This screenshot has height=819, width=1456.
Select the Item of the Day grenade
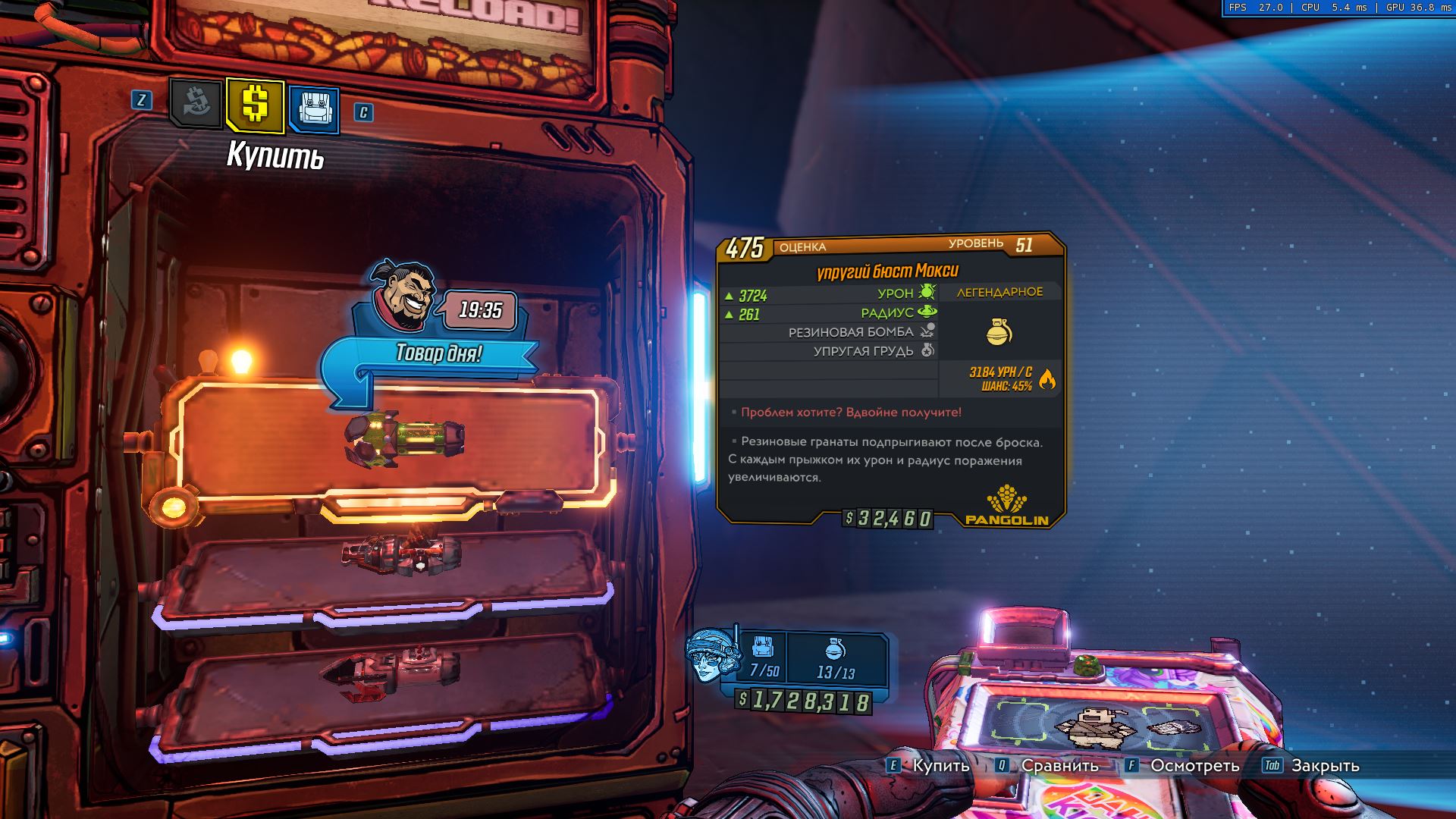(x=404, y=438)
